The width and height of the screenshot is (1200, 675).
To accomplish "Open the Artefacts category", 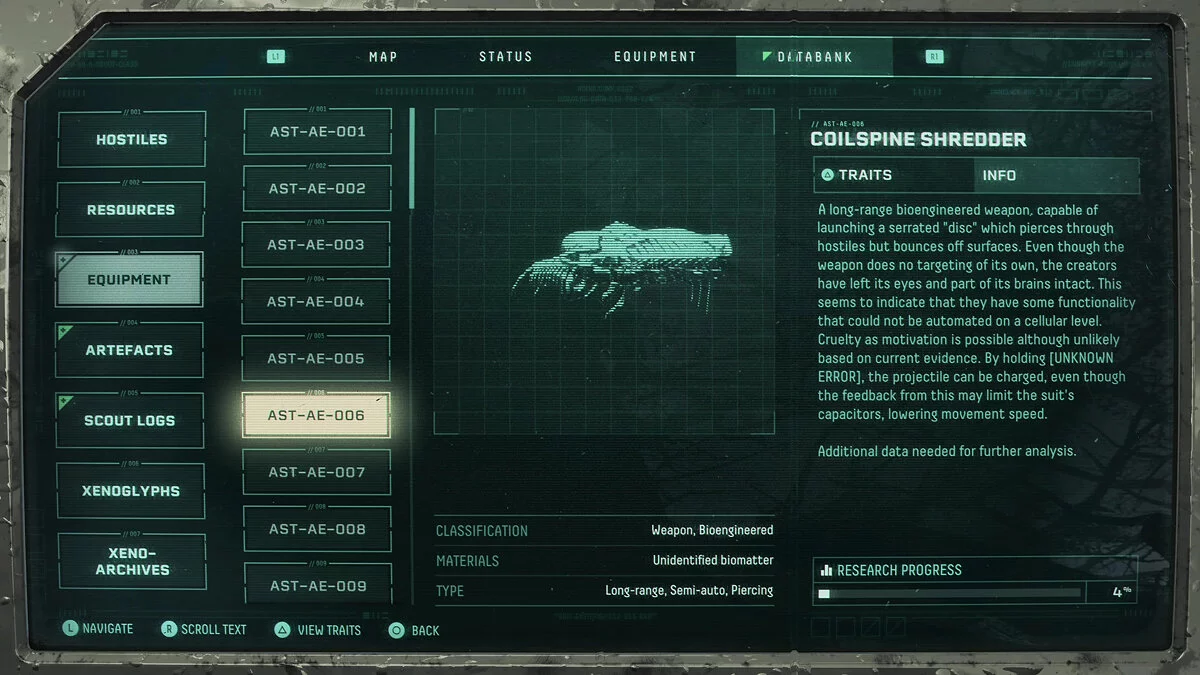I will (131, 350).
